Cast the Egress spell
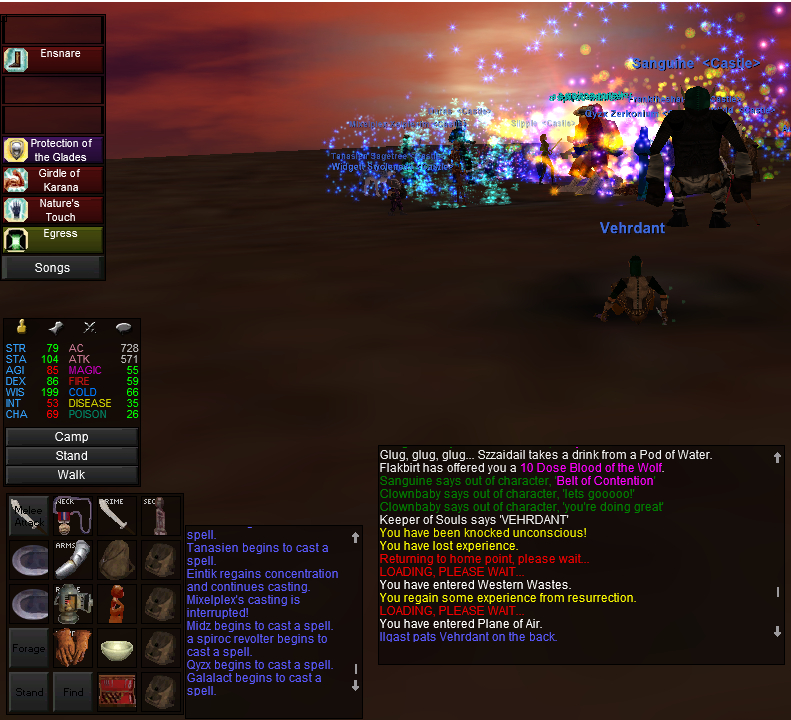791x720 pixels. pyautogui.click(x=53, y=240)
